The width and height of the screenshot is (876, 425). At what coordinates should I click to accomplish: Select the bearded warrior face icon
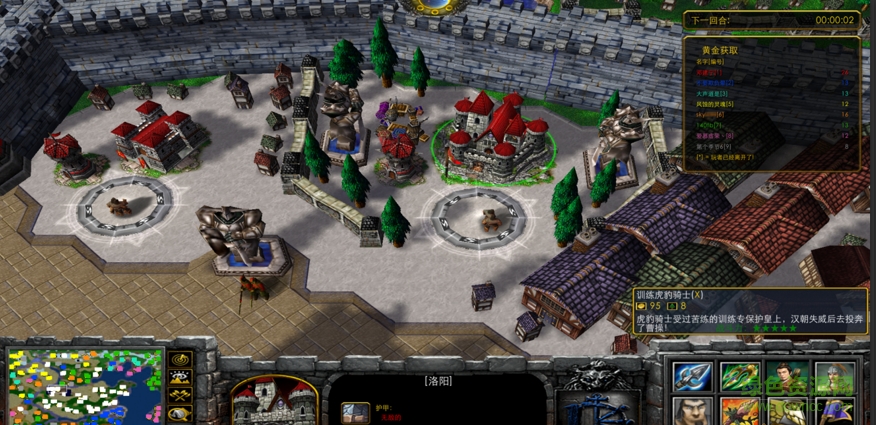690,411
